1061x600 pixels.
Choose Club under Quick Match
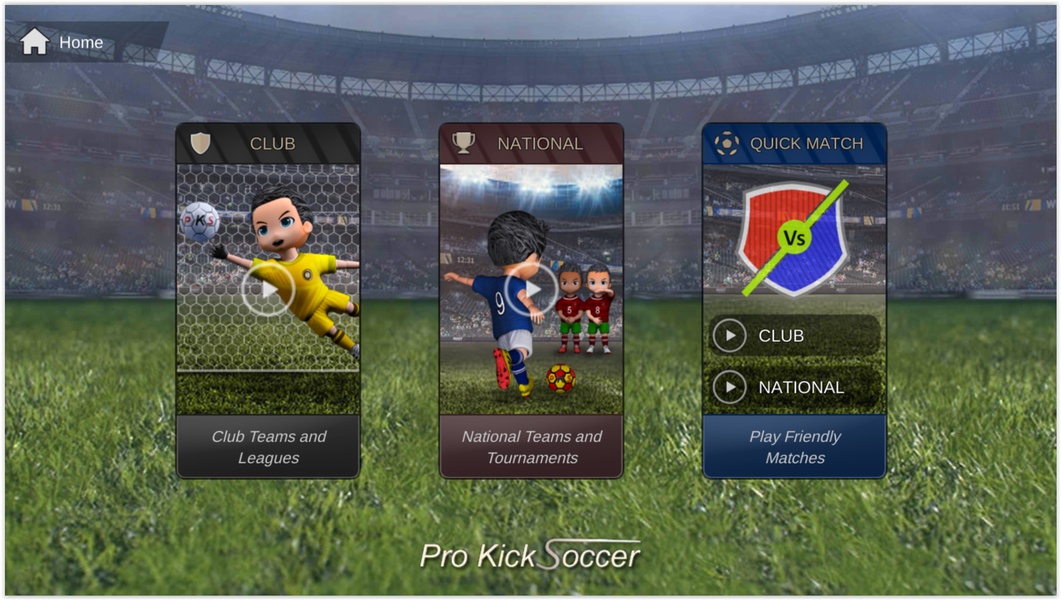(x=794, y=336)
